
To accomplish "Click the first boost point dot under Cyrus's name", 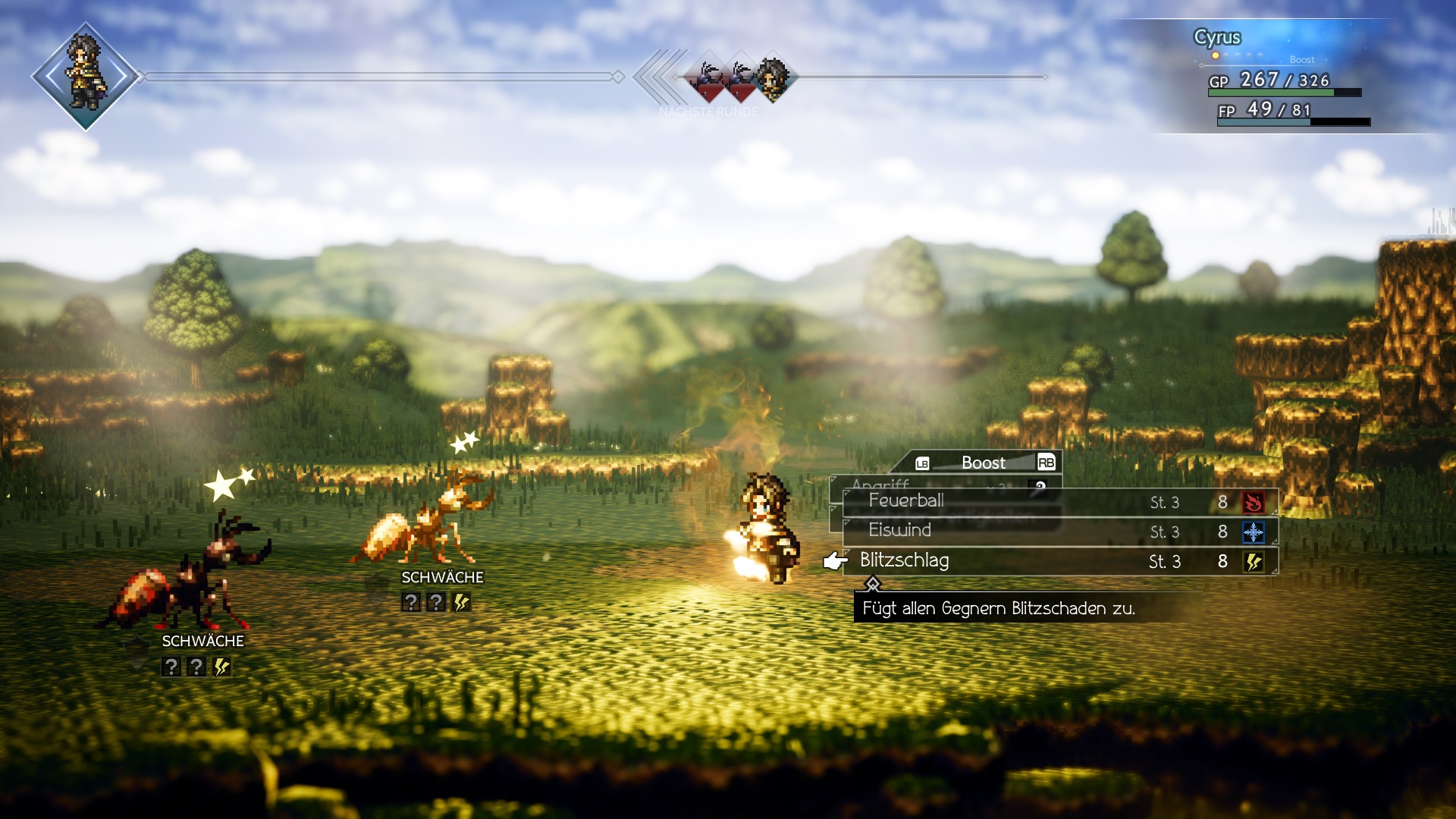I will tap(1216, 55).
